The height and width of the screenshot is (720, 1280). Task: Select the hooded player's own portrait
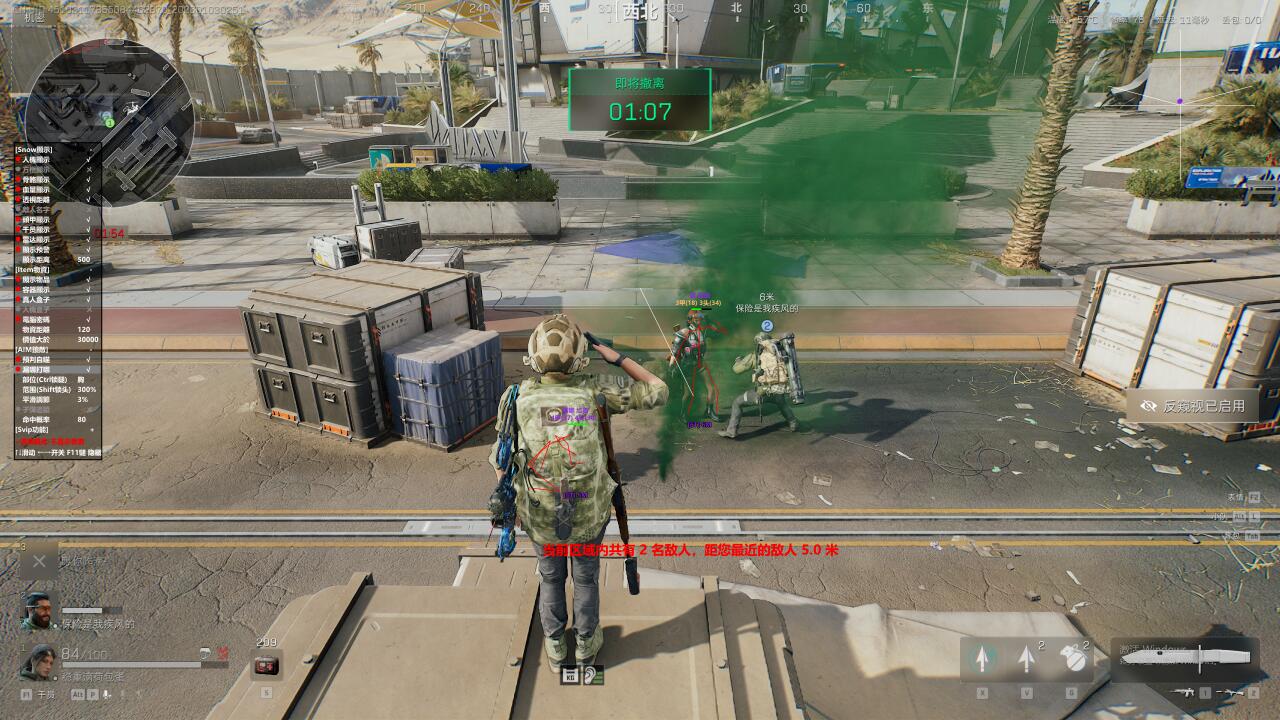pyautogui.click(x=38, y=660)
